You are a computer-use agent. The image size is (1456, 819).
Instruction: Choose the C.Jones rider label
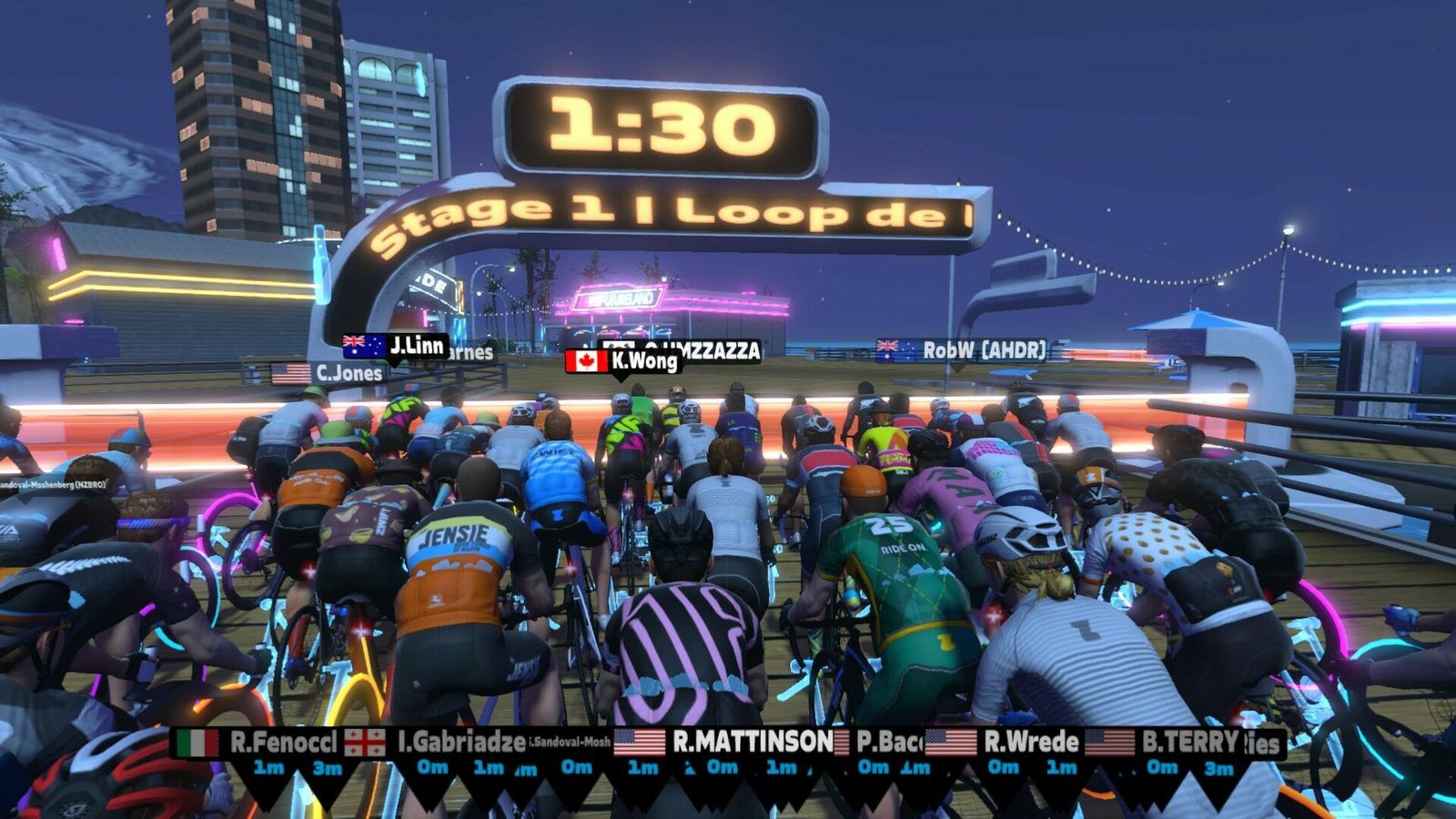point(329,373)
